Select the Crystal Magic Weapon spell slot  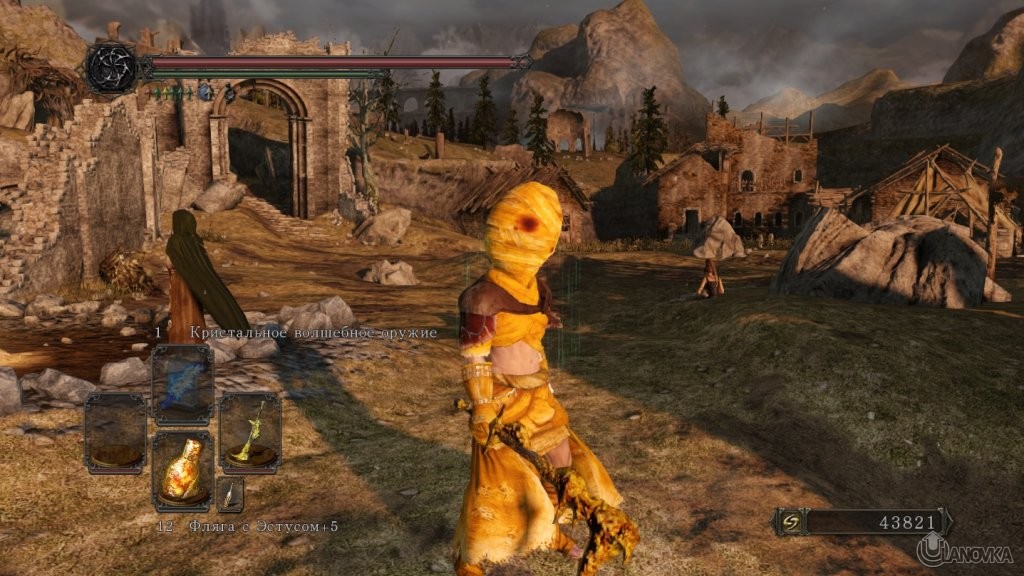[182, 385]
